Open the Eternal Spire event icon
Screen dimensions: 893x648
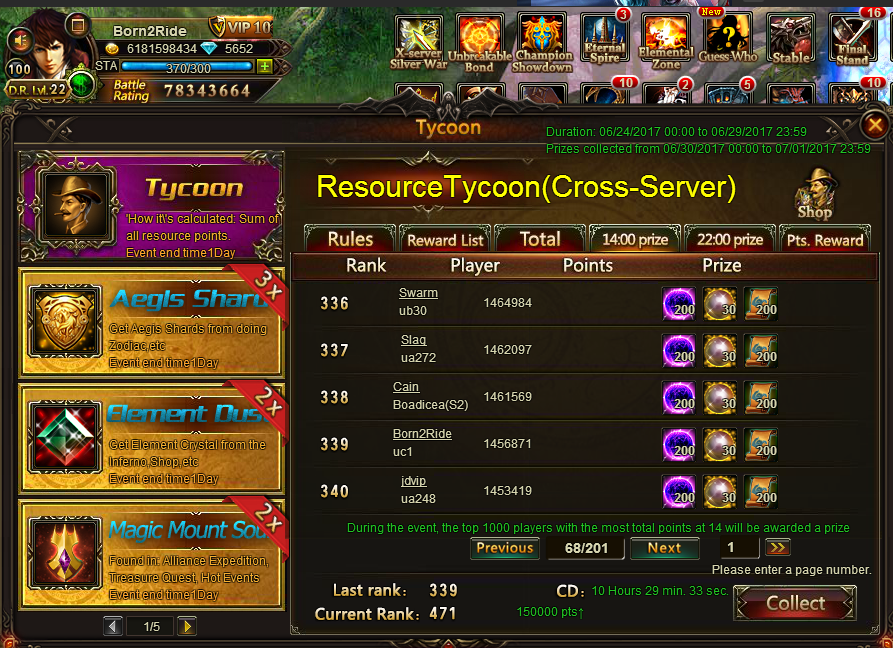pyautogui.click(x=605, y=40)
